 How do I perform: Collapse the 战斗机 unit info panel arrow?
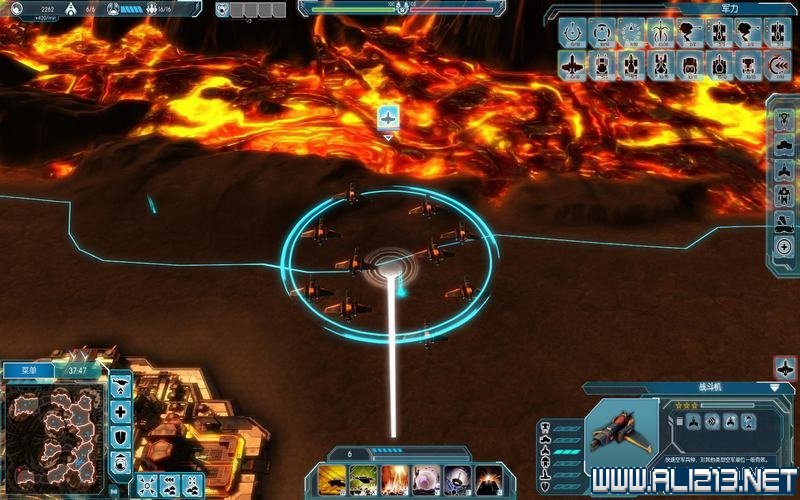(774, 387)
